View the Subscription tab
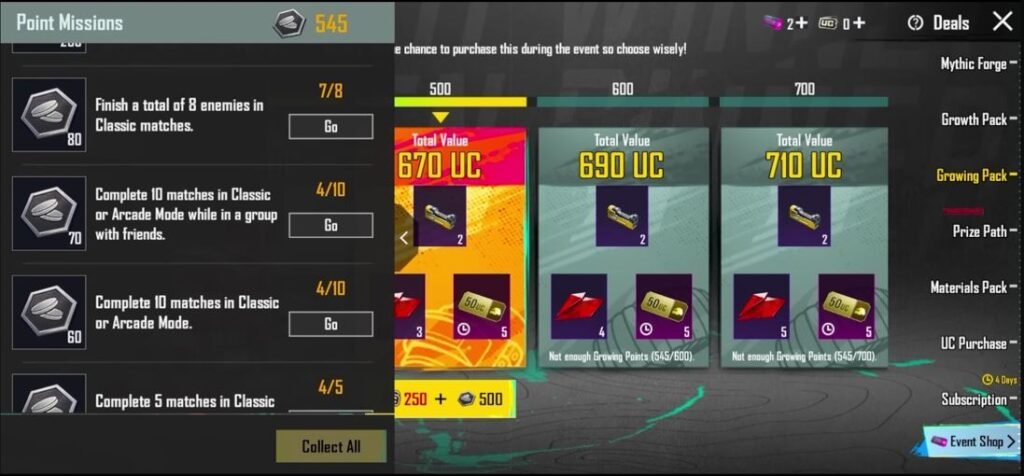Viewport: 1024px width, 476px height. click(973, 399)
